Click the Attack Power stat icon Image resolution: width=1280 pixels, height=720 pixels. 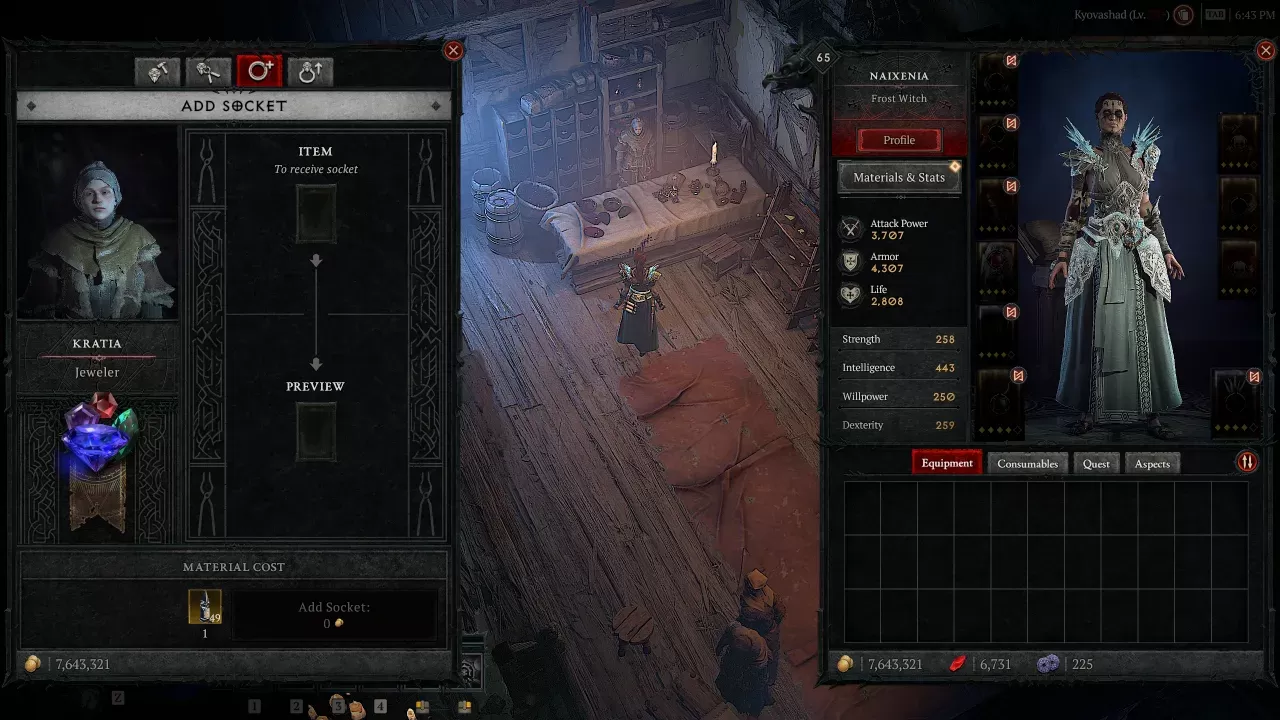coord(849,229)
